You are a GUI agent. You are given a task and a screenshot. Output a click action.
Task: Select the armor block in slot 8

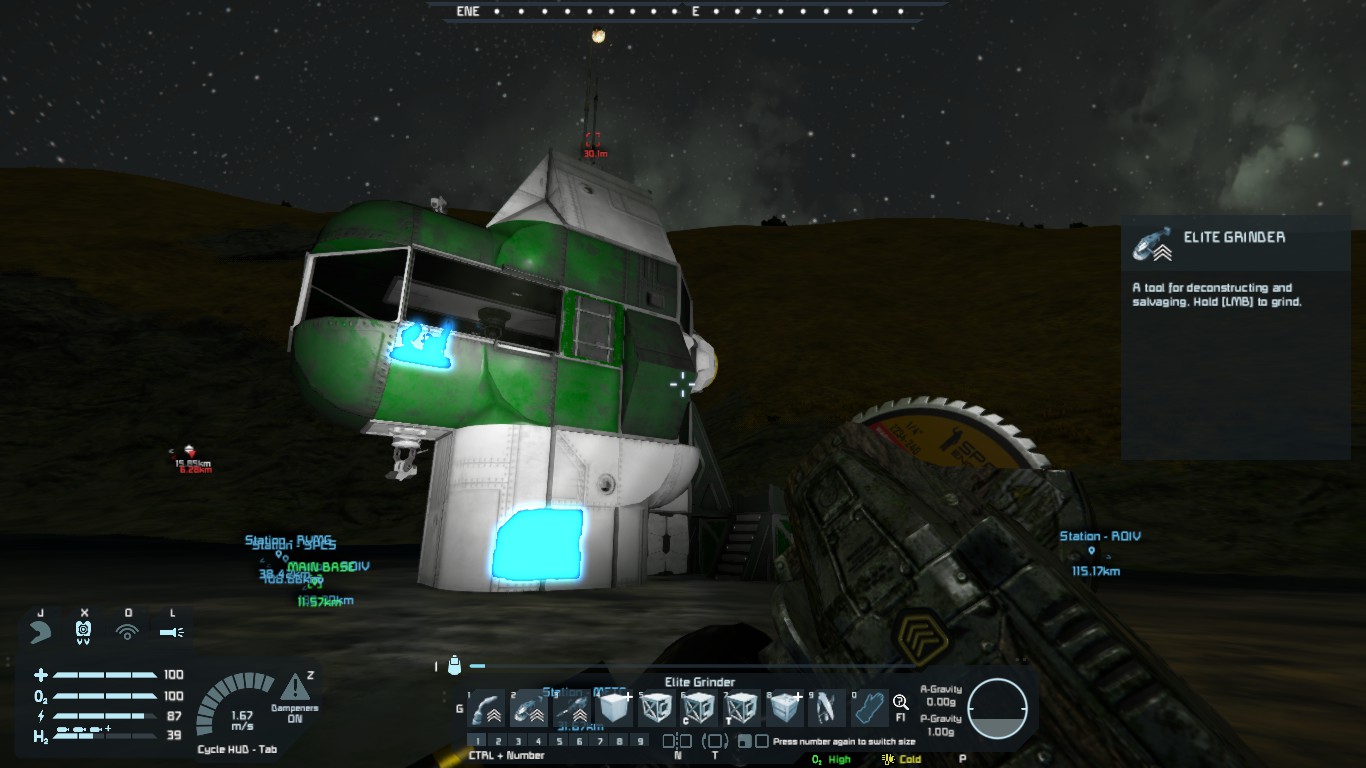785,709
